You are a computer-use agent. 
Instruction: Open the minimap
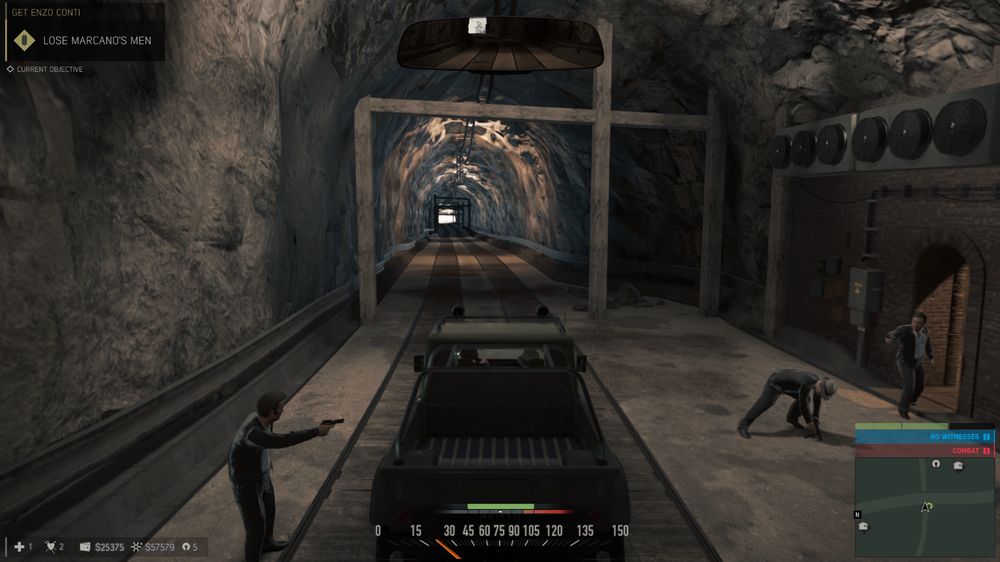(x=924, y=507)
